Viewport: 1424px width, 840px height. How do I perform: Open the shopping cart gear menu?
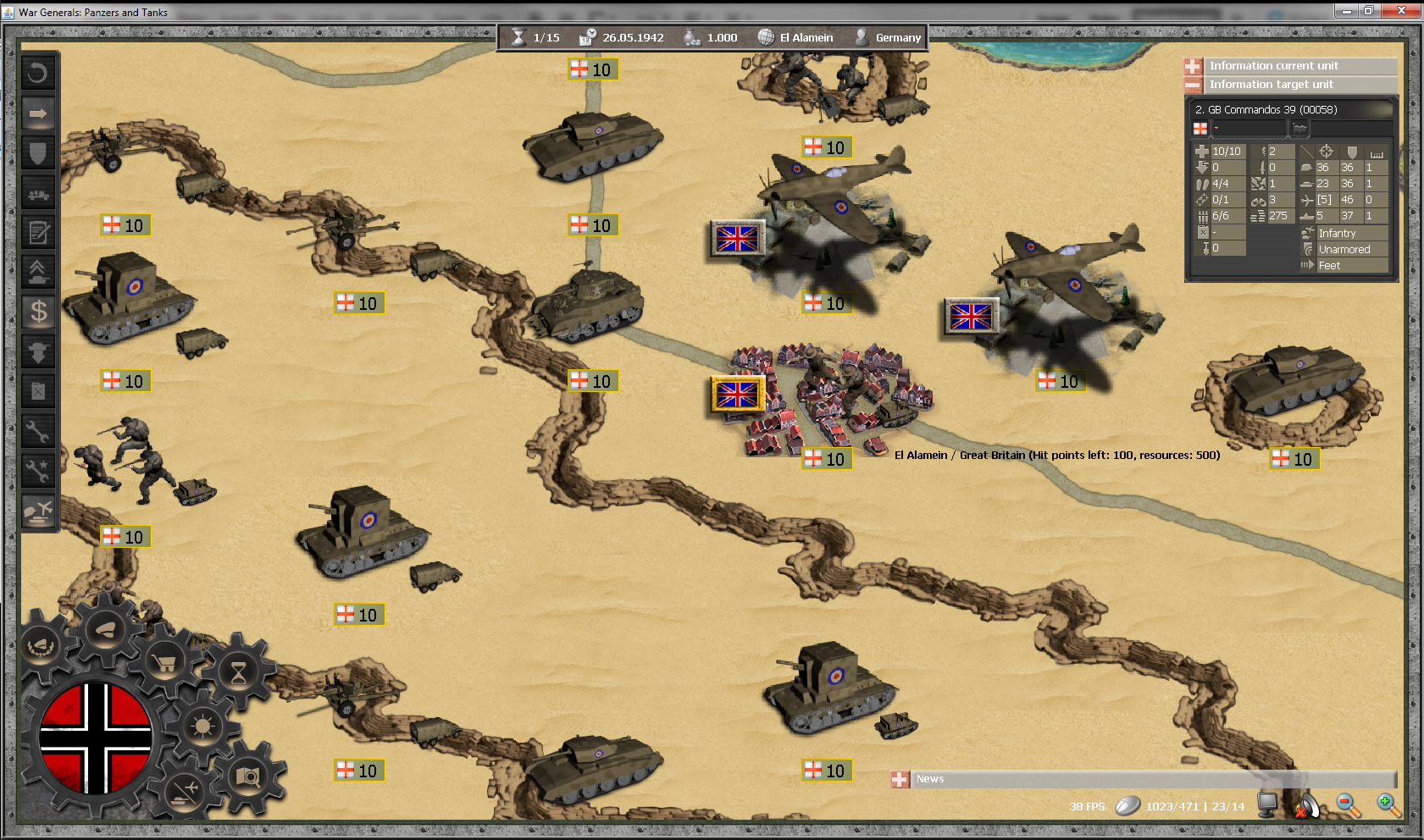(165, 663)
